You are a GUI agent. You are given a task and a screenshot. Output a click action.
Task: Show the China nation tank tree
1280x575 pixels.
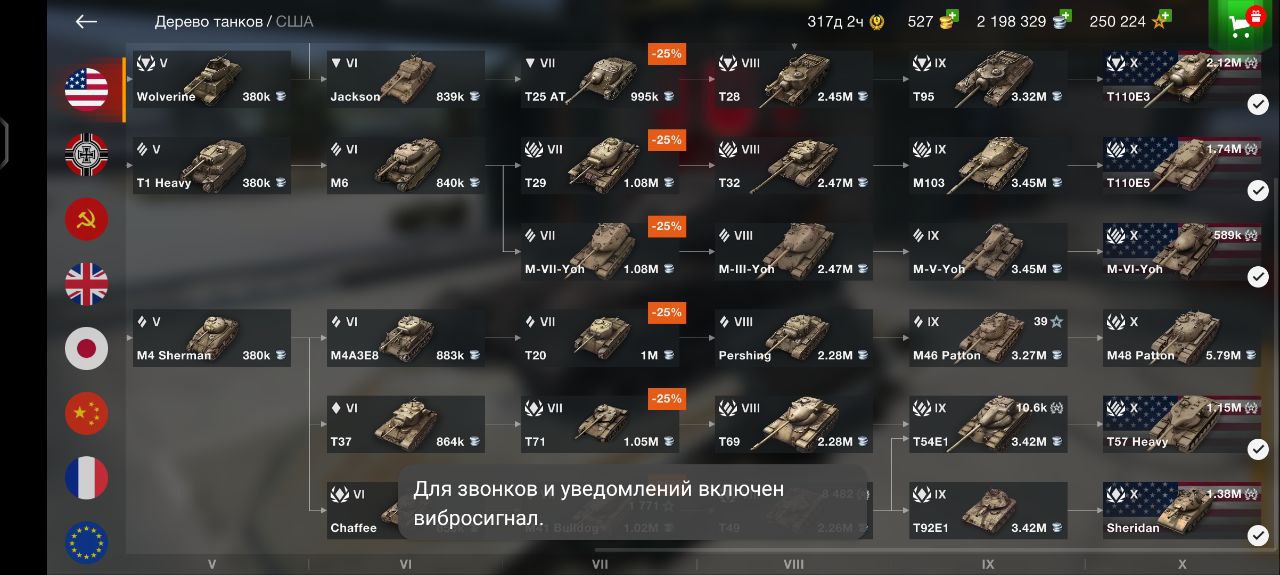click(x=87, y=413)
